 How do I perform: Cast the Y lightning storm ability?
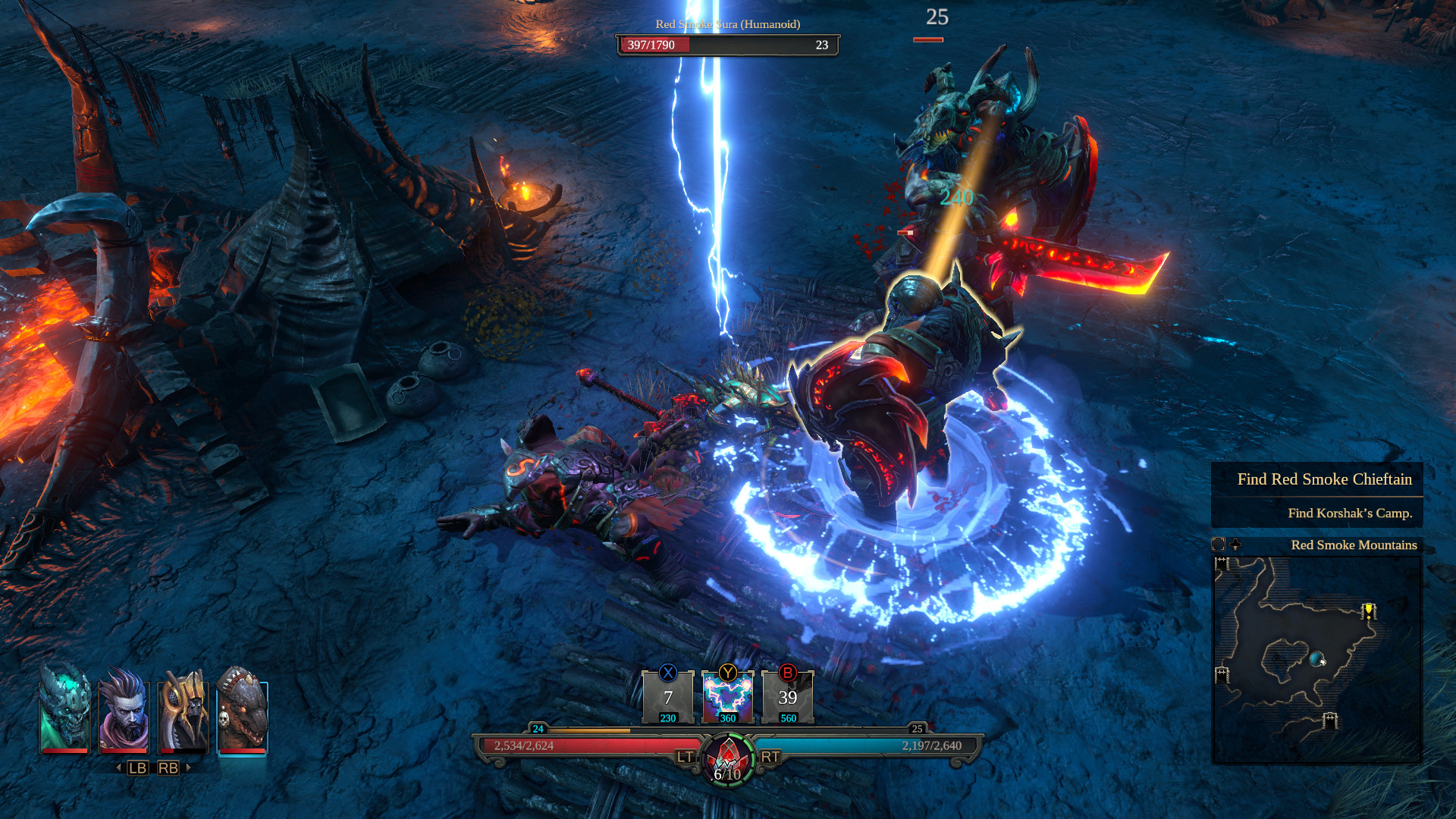[x=728, y=698]
